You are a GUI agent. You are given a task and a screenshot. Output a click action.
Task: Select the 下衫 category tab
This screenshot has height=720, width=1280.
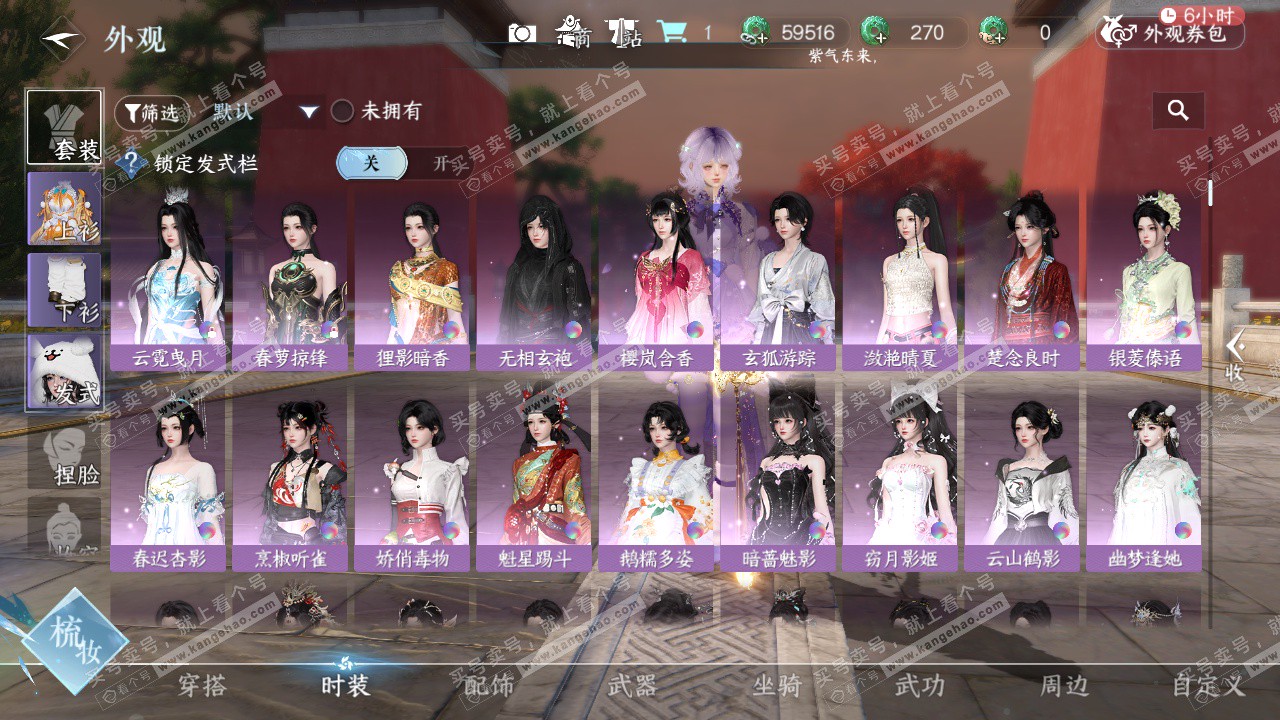(x=64, y=291)
